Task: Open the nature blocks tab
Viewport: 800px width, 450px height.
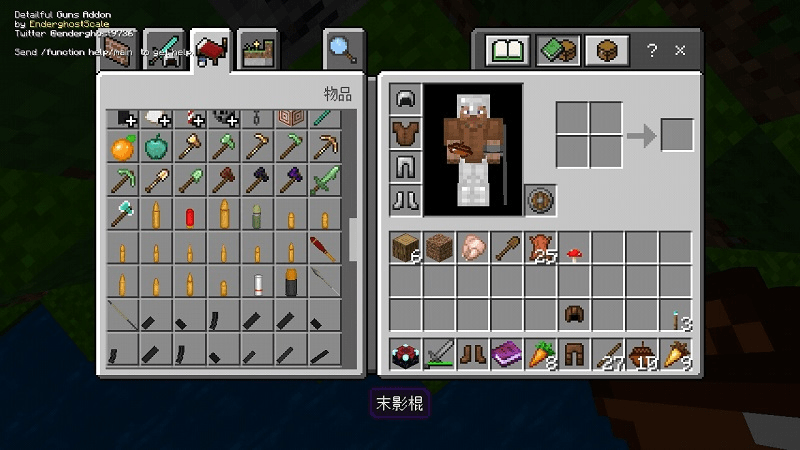Action: point(259,50)
